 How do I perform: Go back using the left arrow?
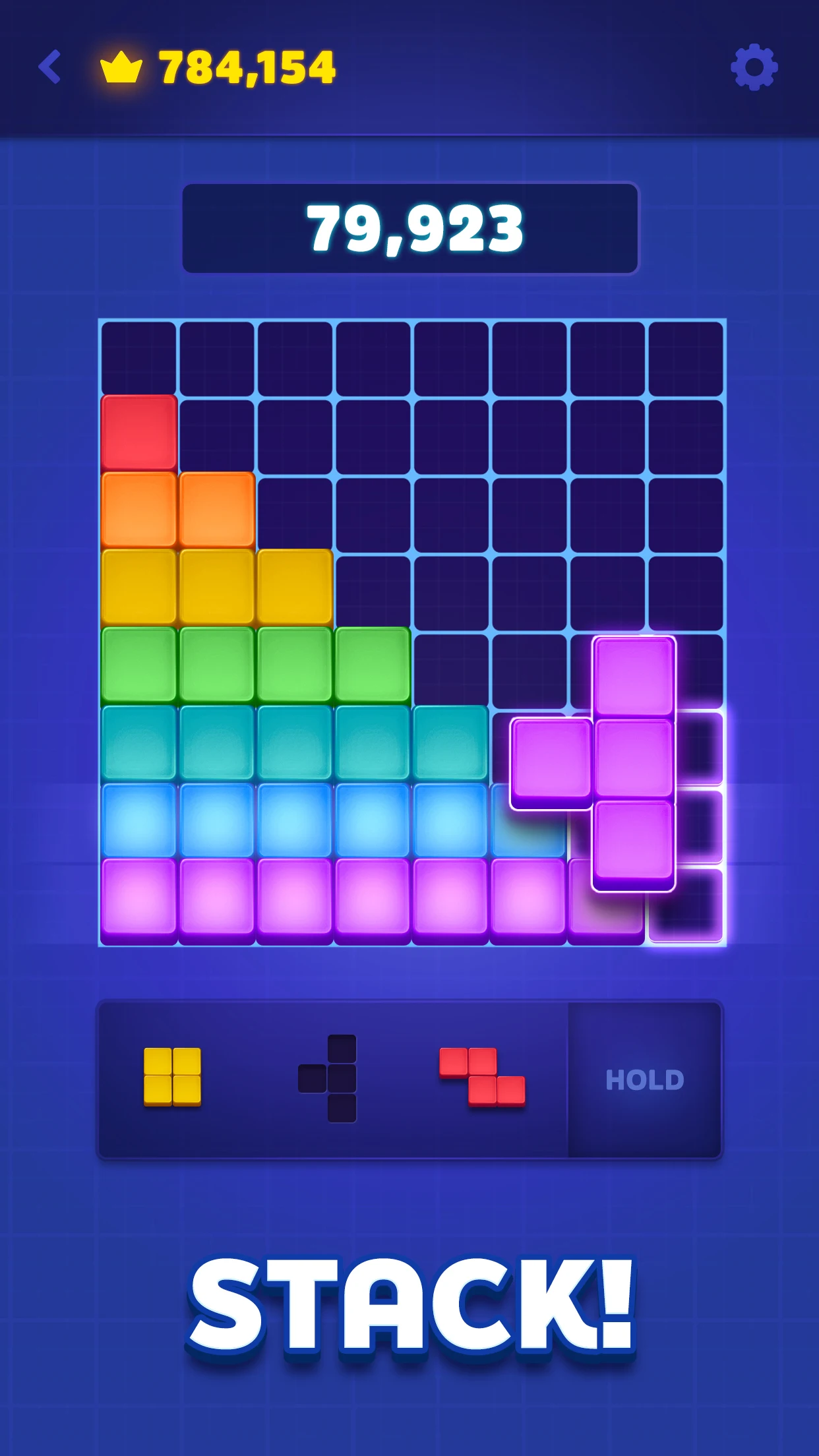click(50, 67)
